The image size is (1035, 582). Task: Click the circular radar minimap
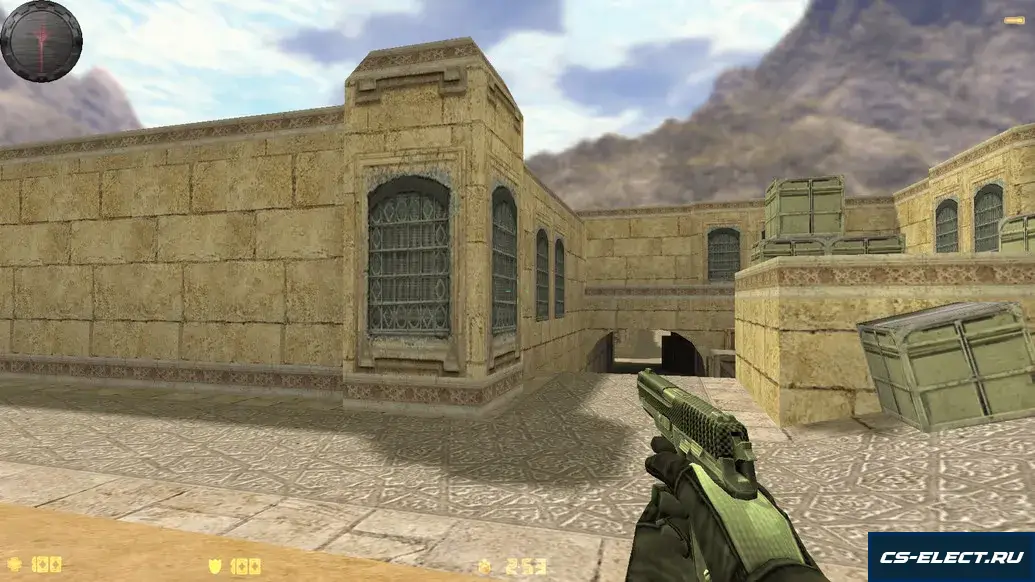(41, 41)
